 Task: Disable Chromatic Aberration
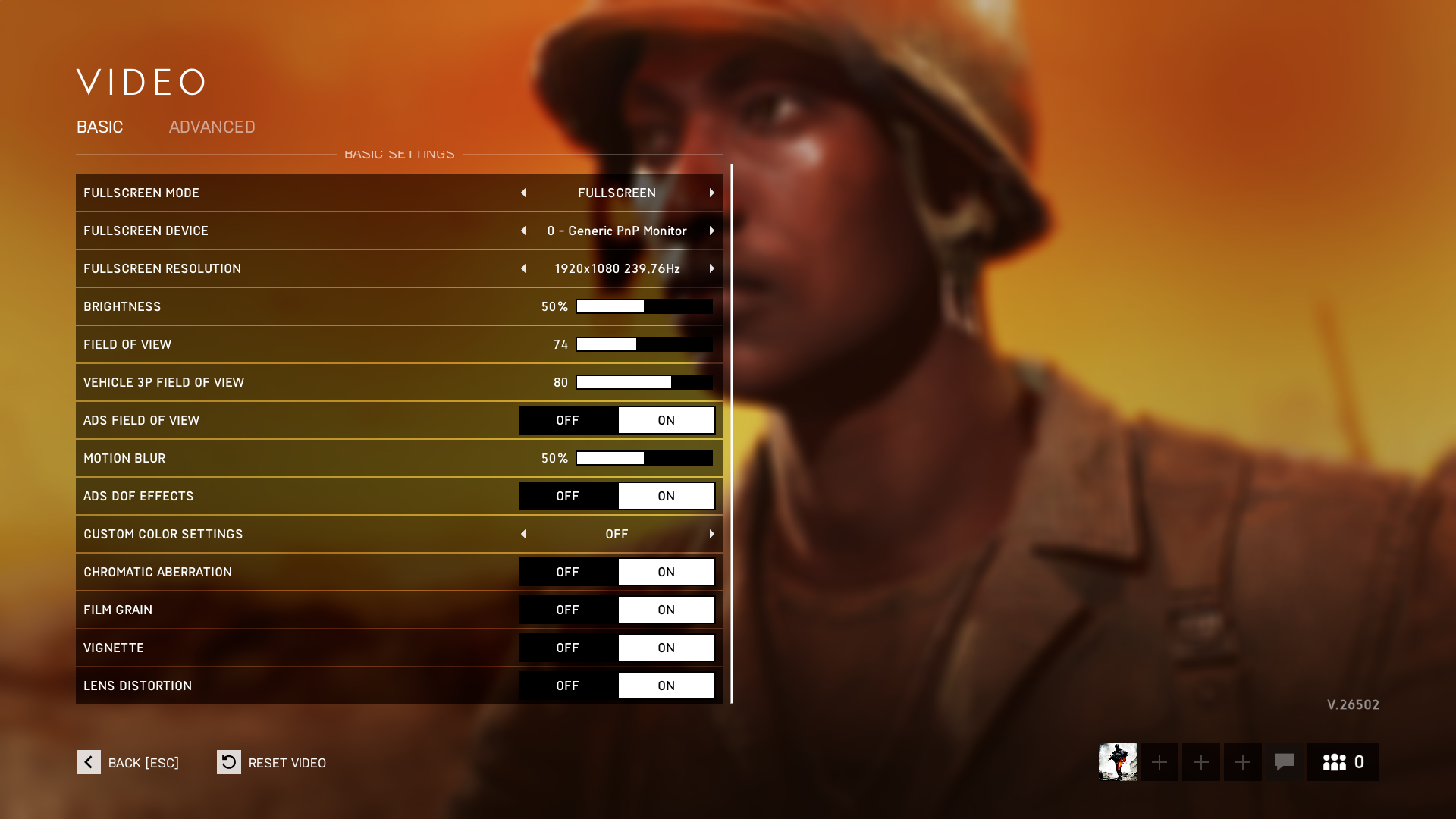[x=567, y=571]
